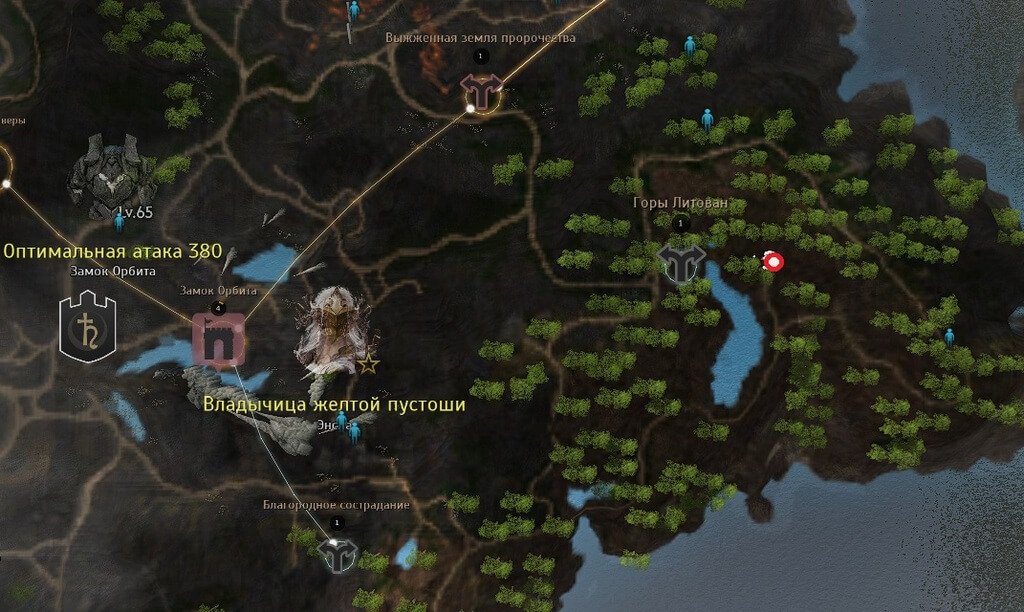
Task: Click the Владычица желтой пустоши boss portrait
Action: pos(333,329)
